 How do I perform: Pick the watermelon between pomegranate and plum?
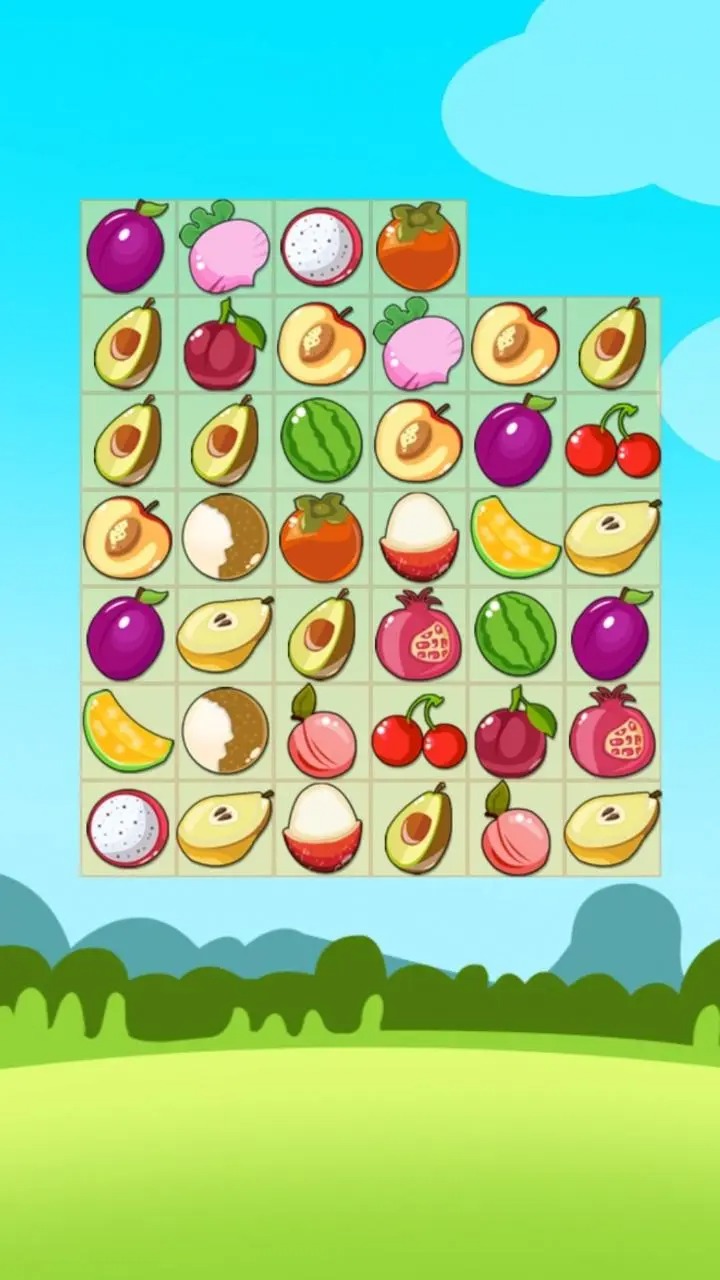click(515, 634)
